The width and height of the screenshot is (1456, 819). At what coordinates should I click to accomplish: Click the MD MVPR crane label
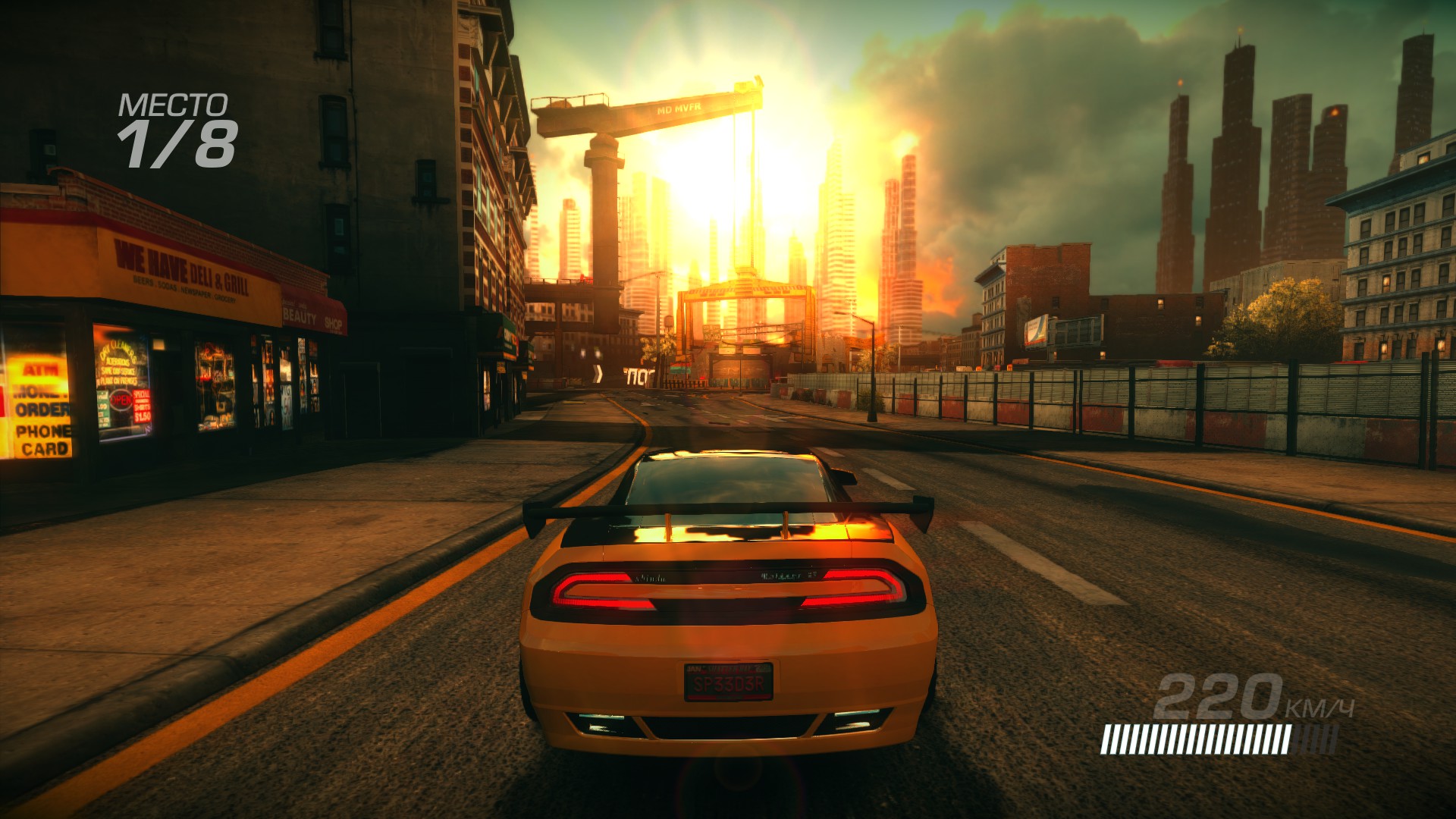(x=677, y=108)
